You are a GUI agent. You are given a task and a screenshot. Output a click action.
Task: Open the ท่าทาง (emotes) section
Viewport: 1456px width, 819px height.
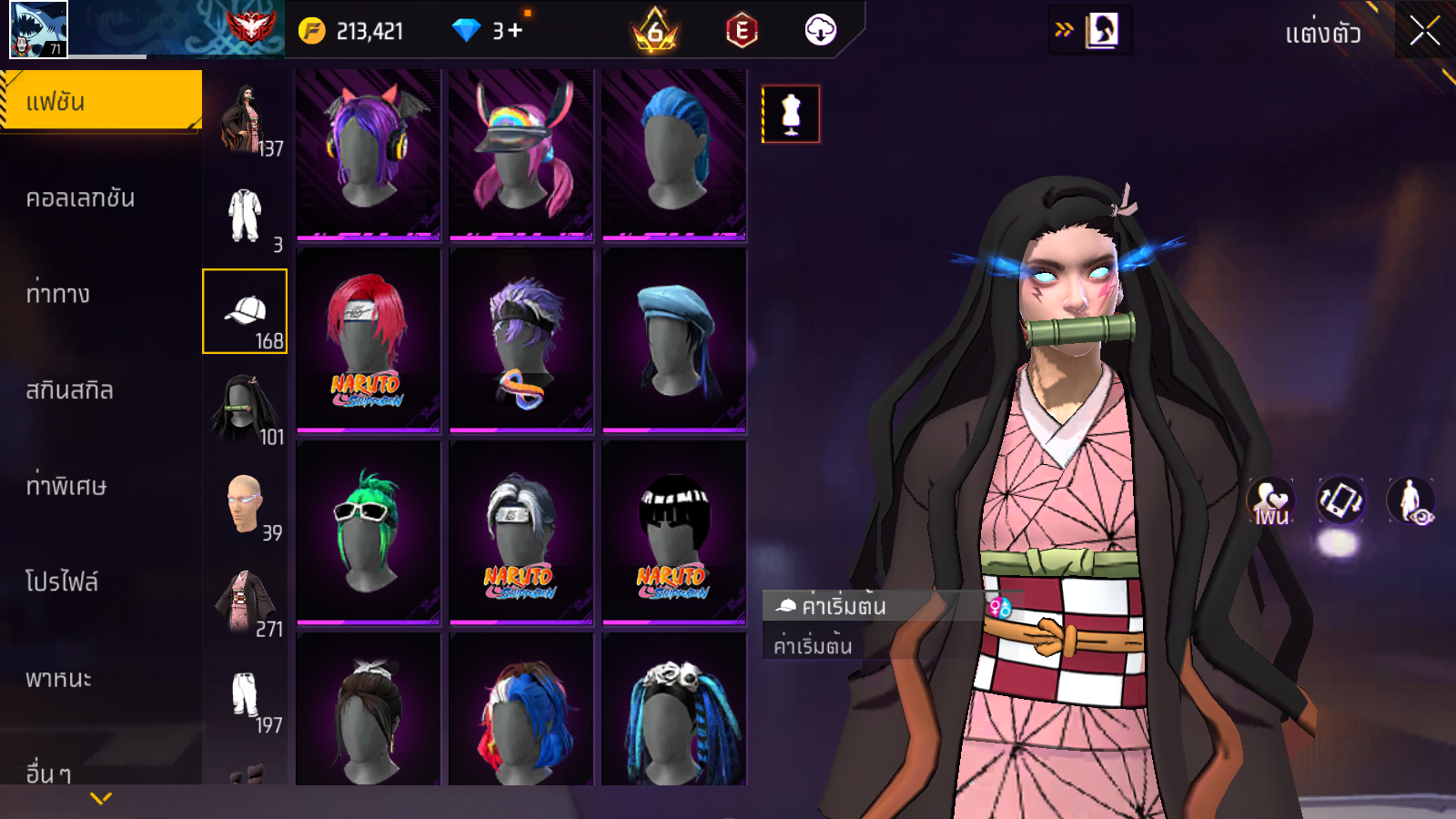pyautogui.click(x=58, y=294)
